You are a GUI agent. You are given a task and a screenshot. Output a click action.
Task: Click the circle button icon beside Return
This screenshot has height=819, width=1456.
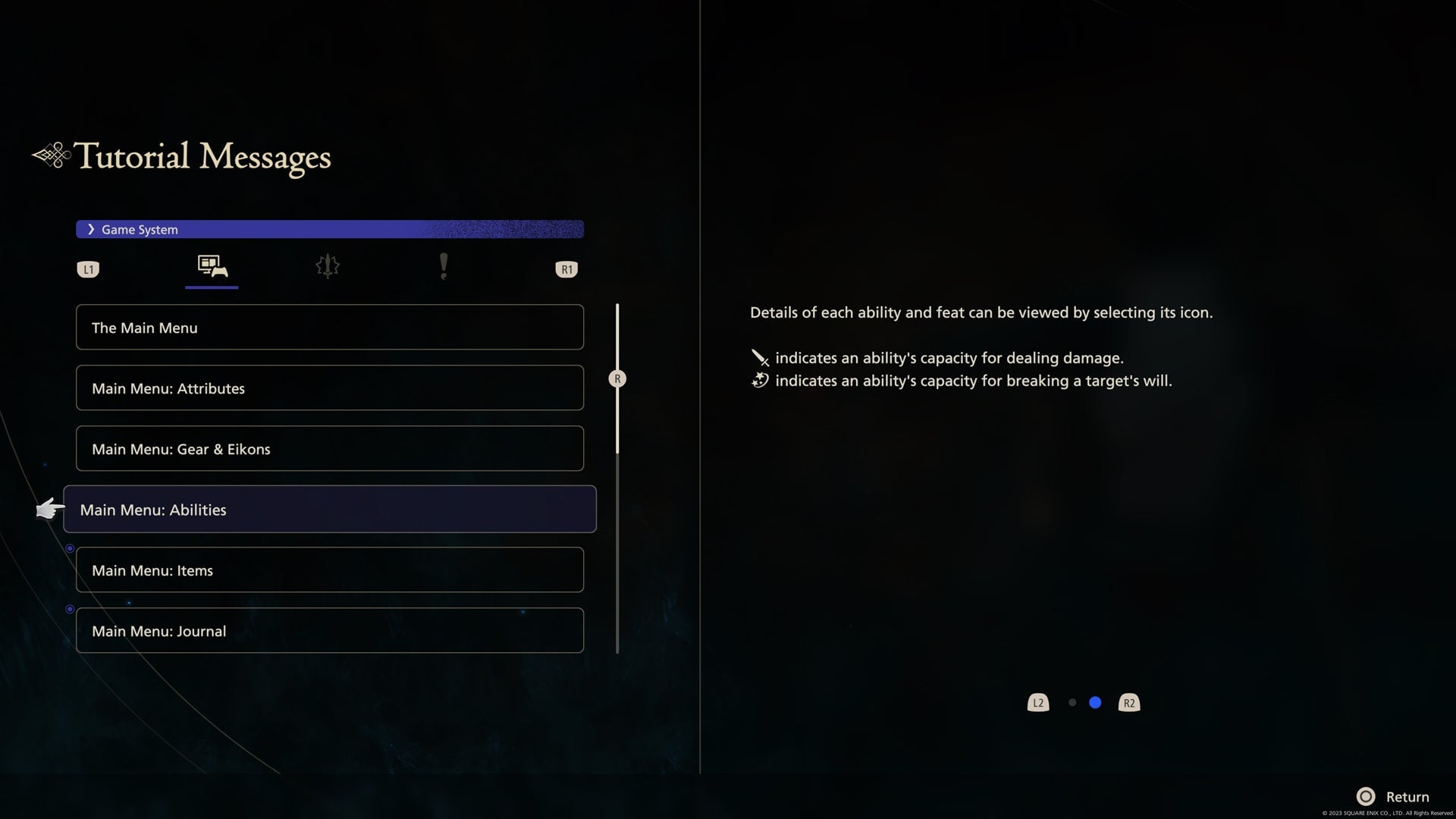[1367, 796]
